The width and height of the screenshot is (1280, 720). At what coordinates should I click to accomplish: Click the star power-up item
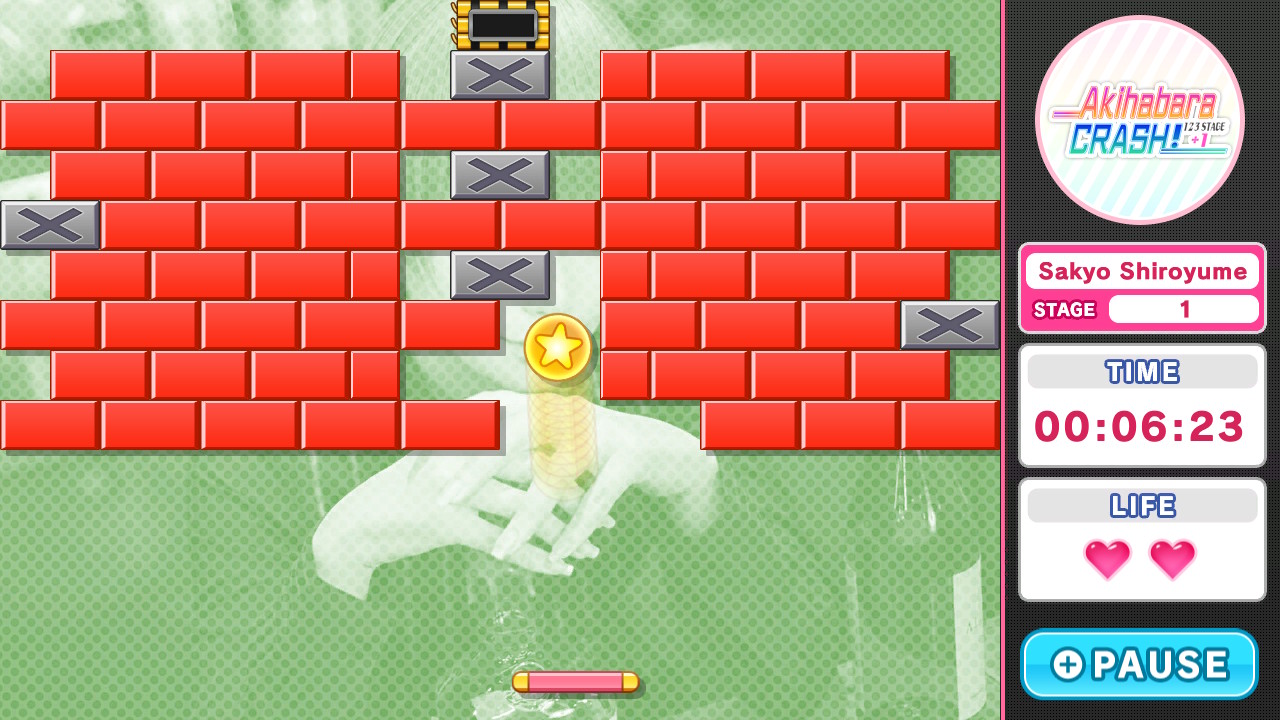(x=558, y=348)
